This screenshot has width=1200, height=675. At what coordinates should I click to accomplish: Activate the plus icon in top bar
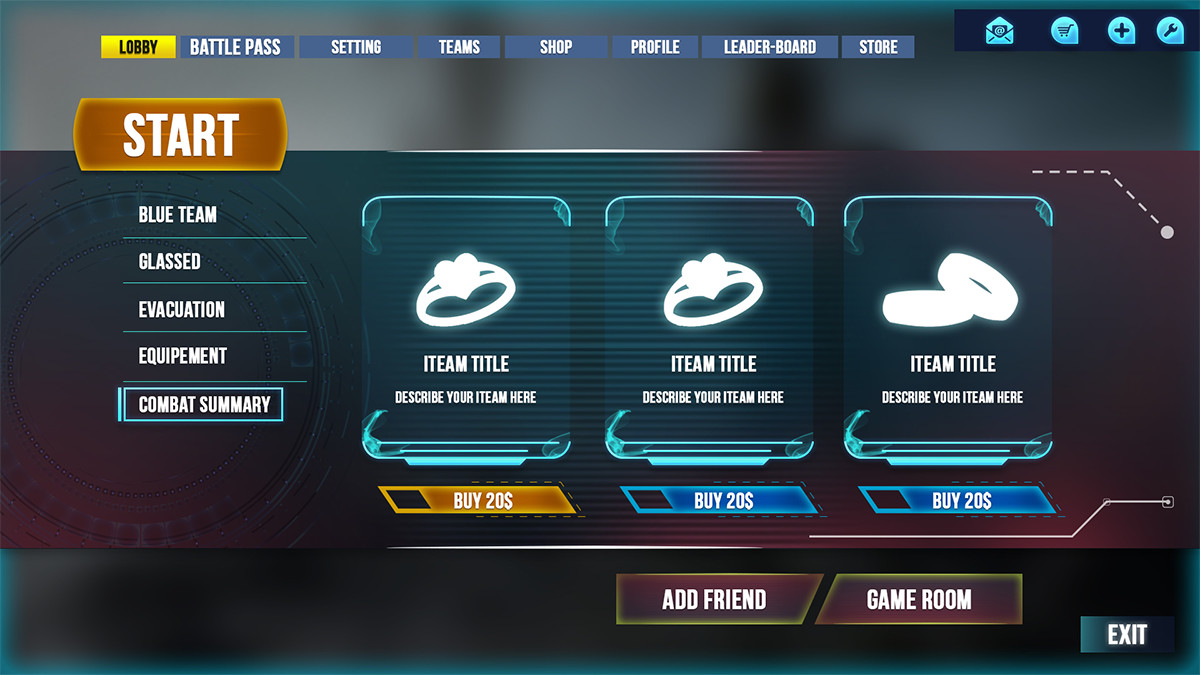1122,31
